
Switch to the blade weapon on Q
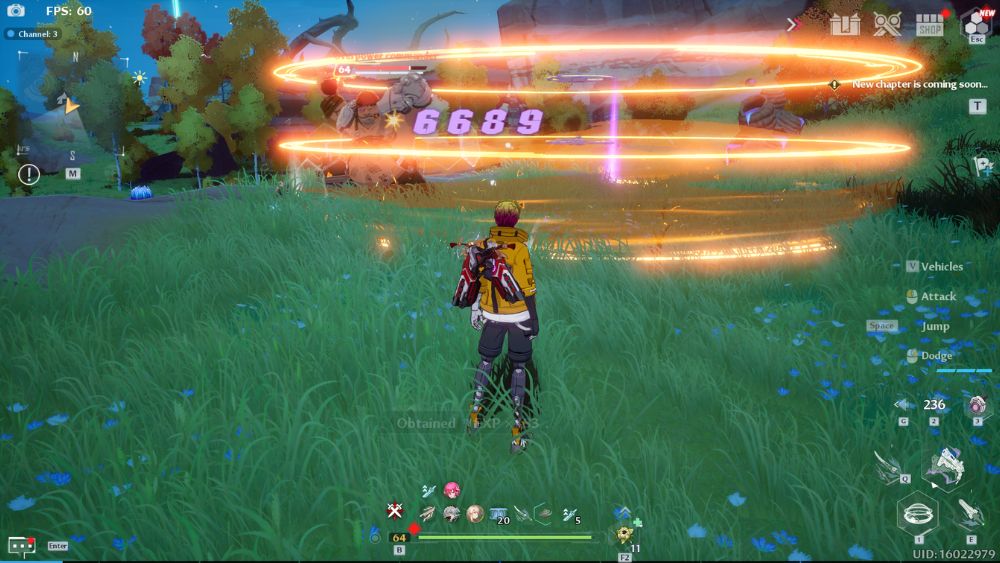888,467
